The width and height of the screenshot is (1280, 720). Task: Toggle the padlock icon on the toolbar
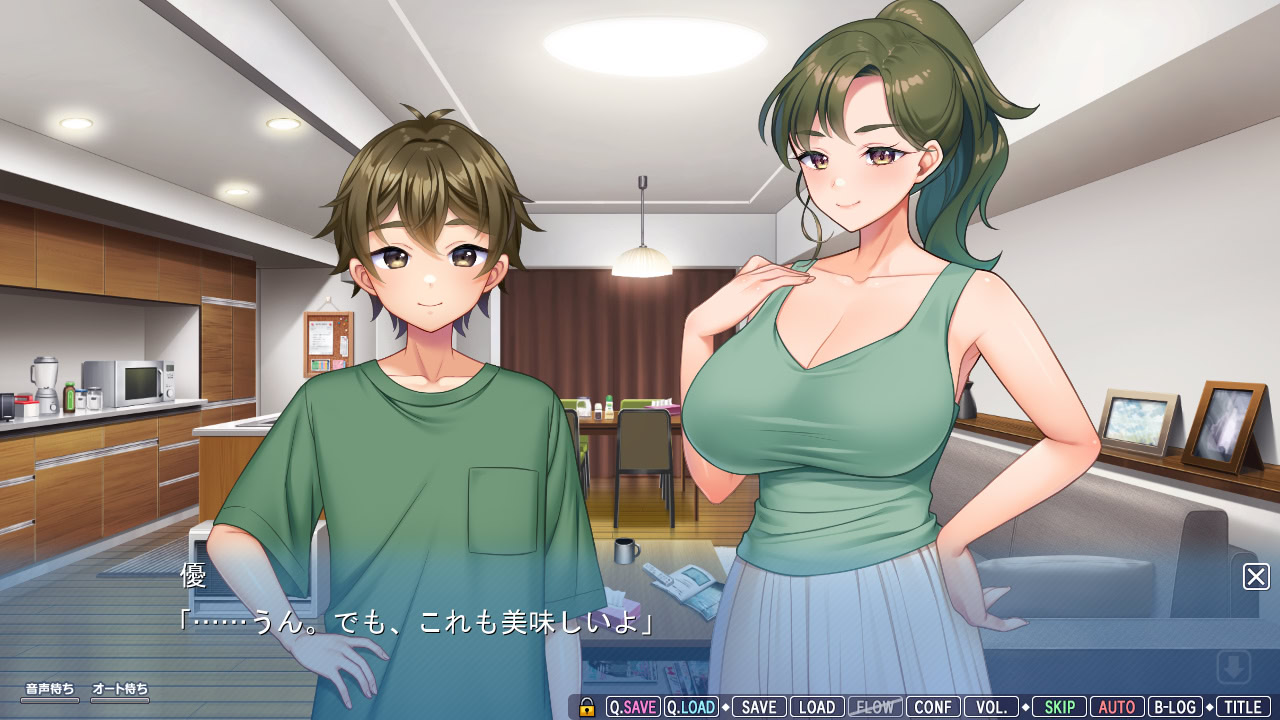click(x=587, y=708)
